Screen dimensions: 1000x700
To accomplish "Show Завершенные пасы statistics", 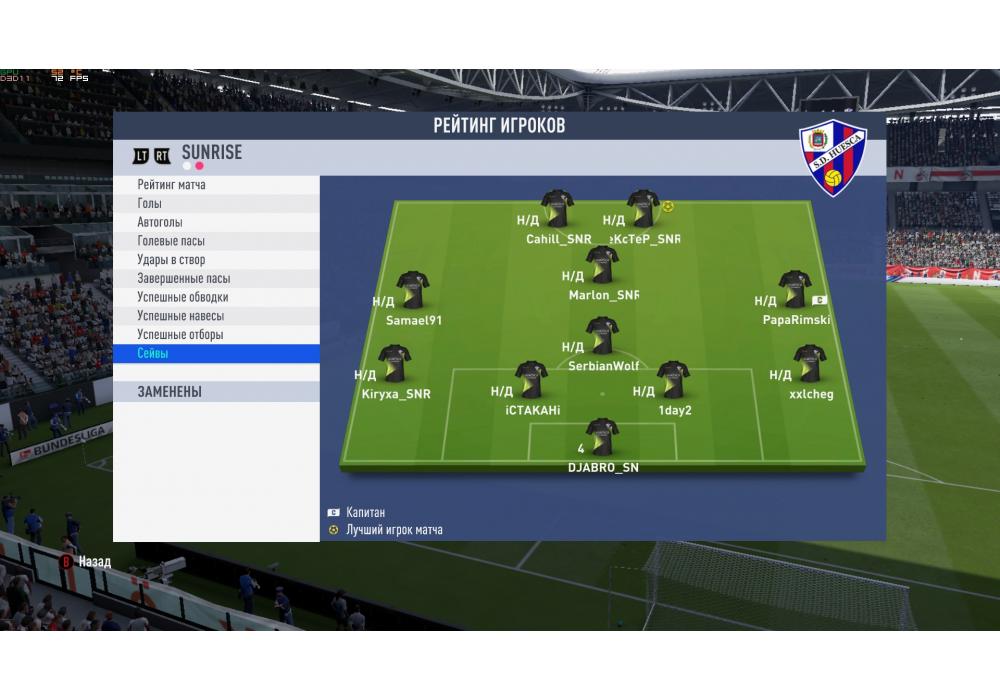I will pos(184,279).
